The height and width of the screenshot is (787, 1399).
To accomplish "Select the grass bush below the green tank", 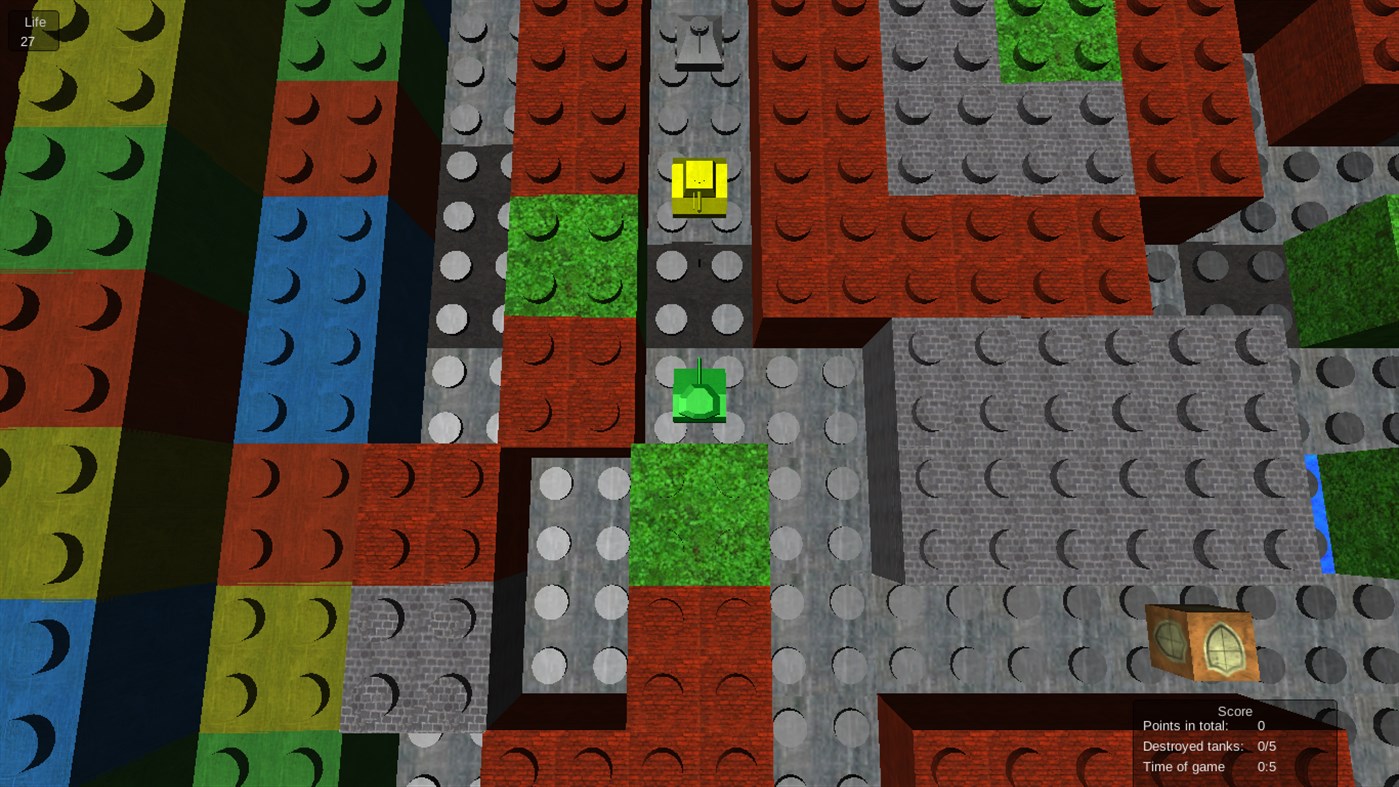I will click(700, 510).
